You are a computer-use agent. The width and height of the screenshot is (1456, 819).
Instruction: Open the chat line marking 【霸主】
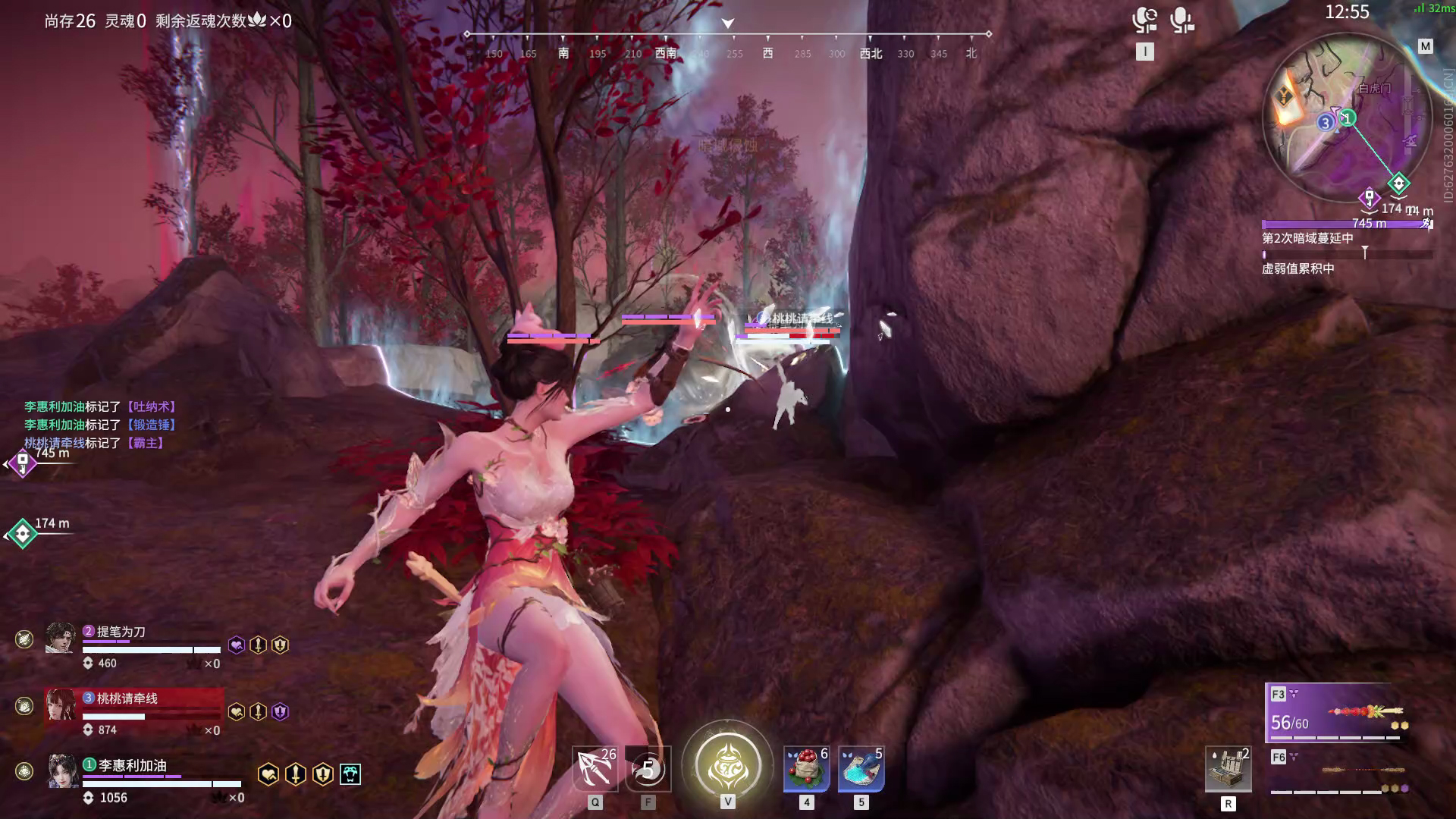pyautogui.click(x=94, y=443)
